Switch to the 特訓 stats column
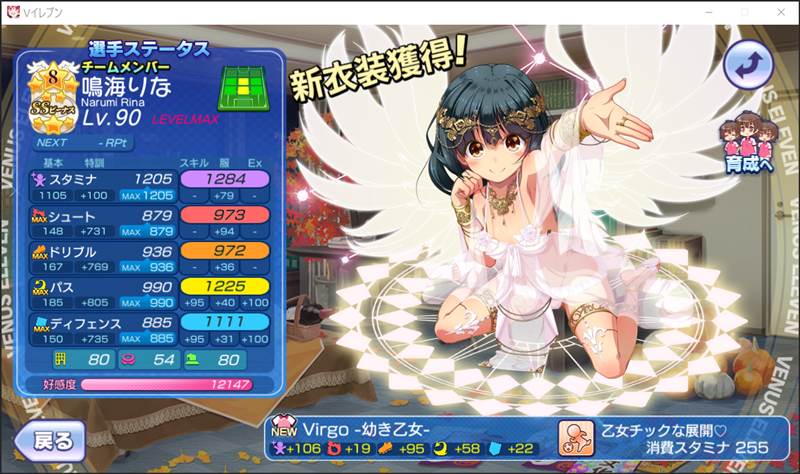The width and height of the screenshot is (800, 474). coord(96,161)
